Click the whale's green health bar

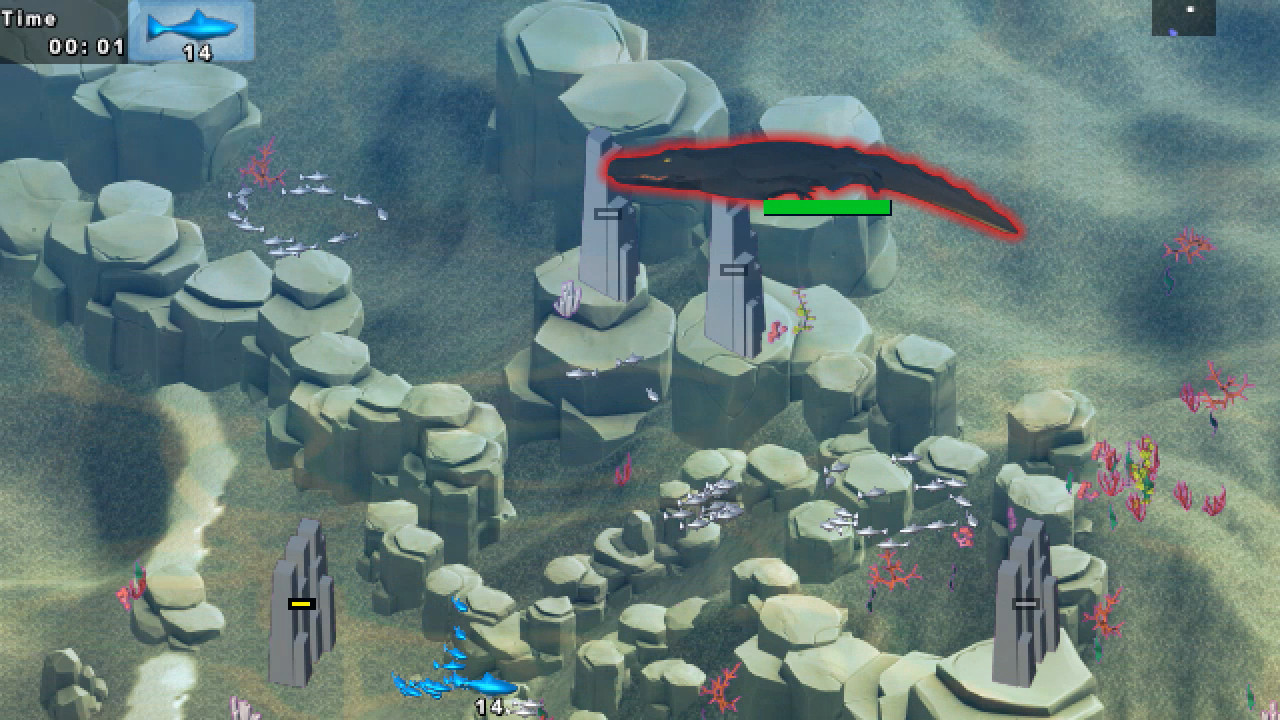827,206
